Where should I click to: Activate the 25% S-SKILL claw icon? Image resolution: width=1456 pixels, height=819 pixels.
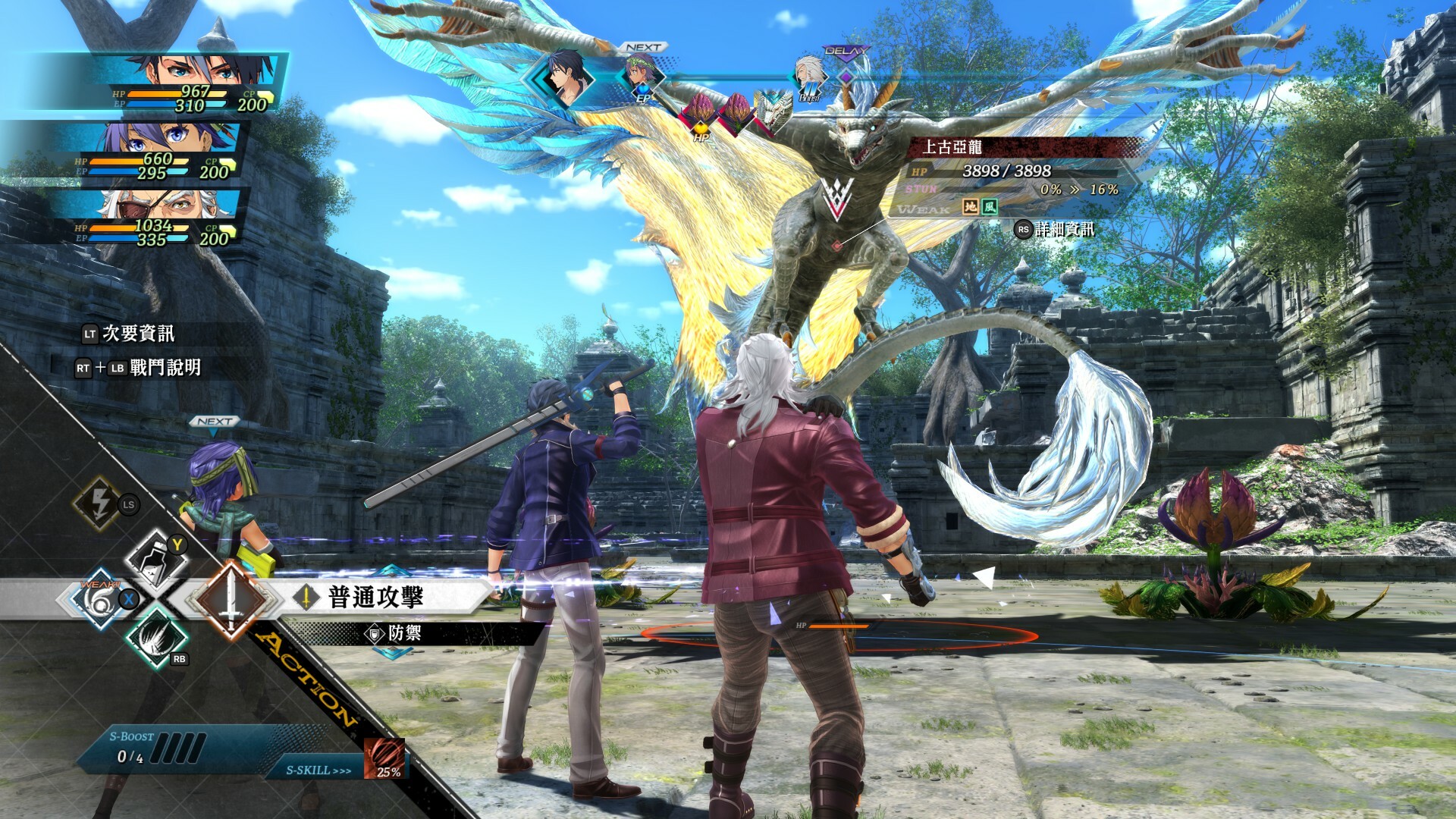pyautogui.click(x=385, y=769)
